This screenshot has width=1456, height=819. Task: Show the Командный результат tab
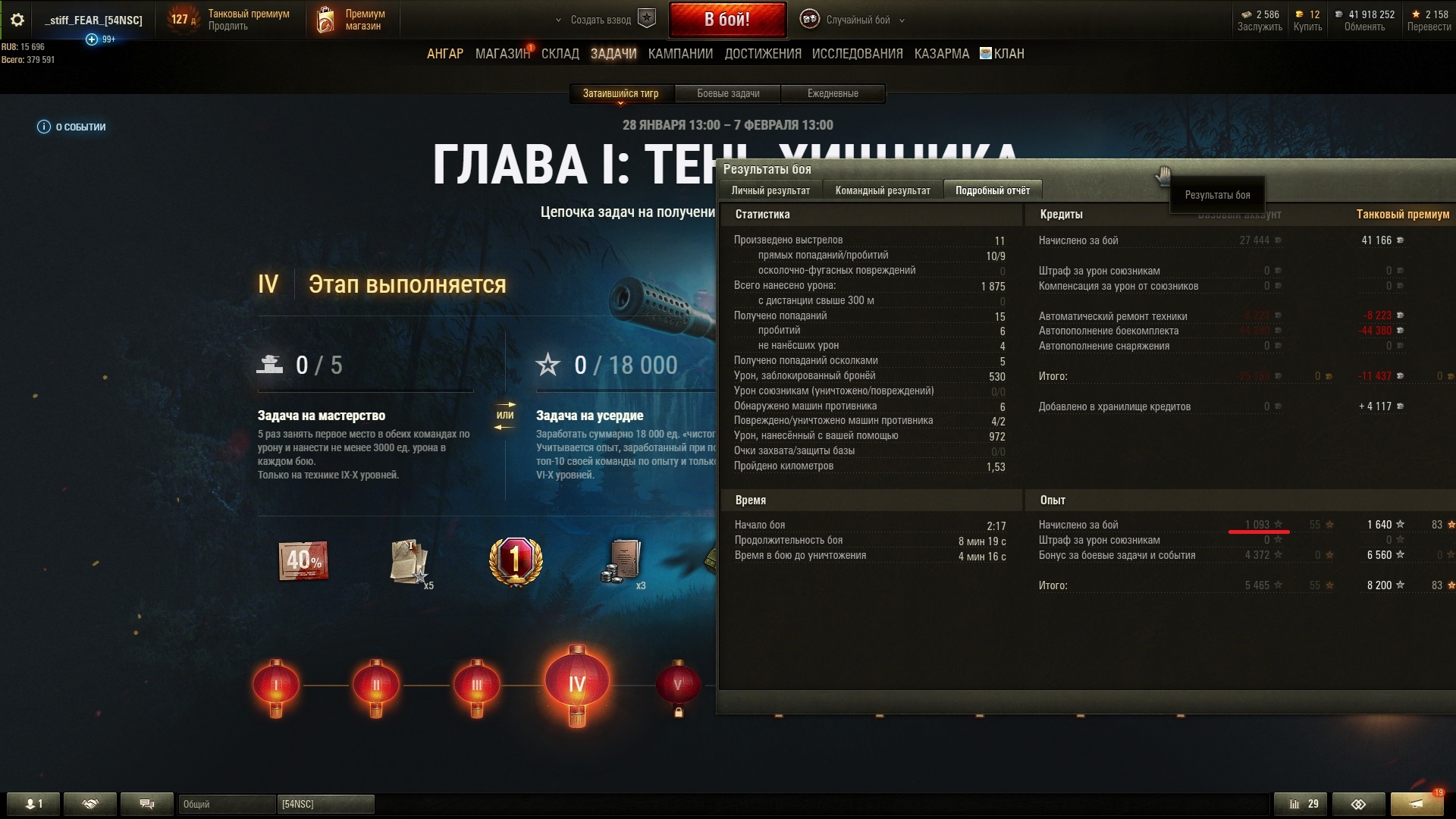[x=882, y=190]
